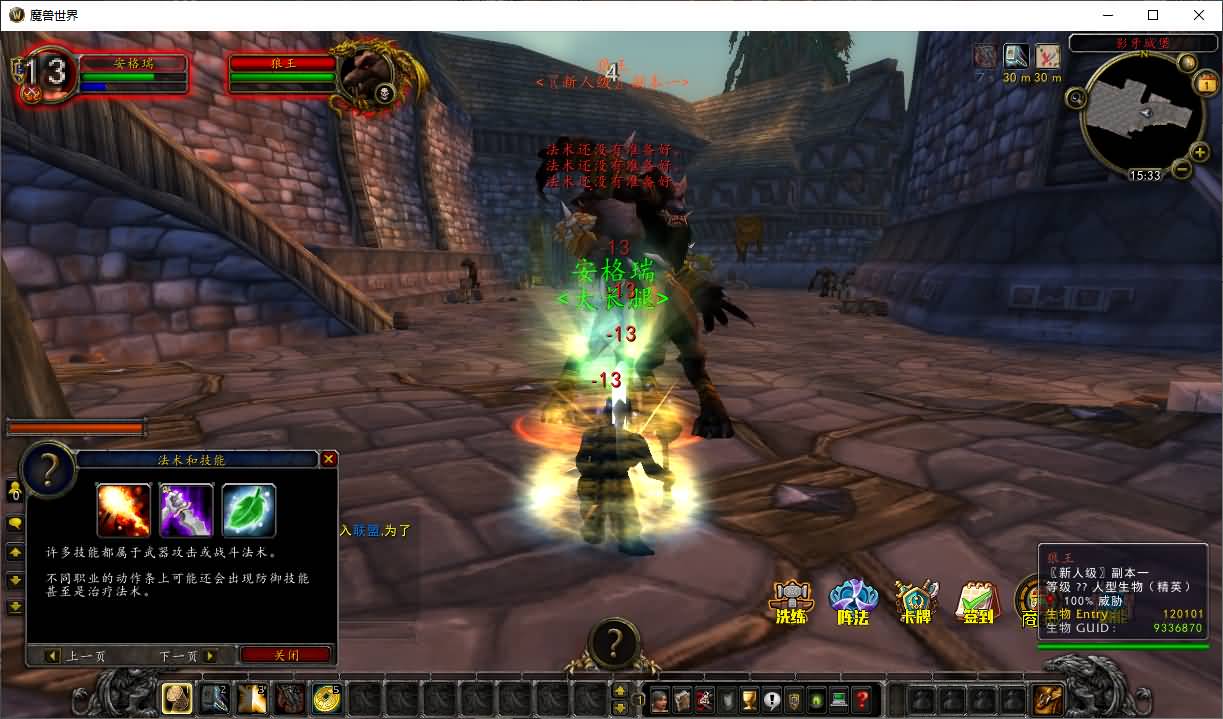The height and width of the screenshot is (719, 1223).
Task: Activate the first action bar ability
Action: point(177,698)
